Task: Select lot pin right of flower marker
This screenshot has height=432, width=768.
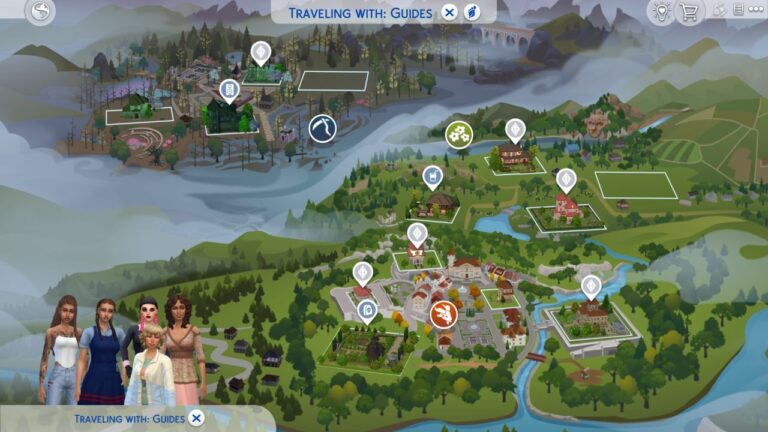Action: (x=515, y=130)
